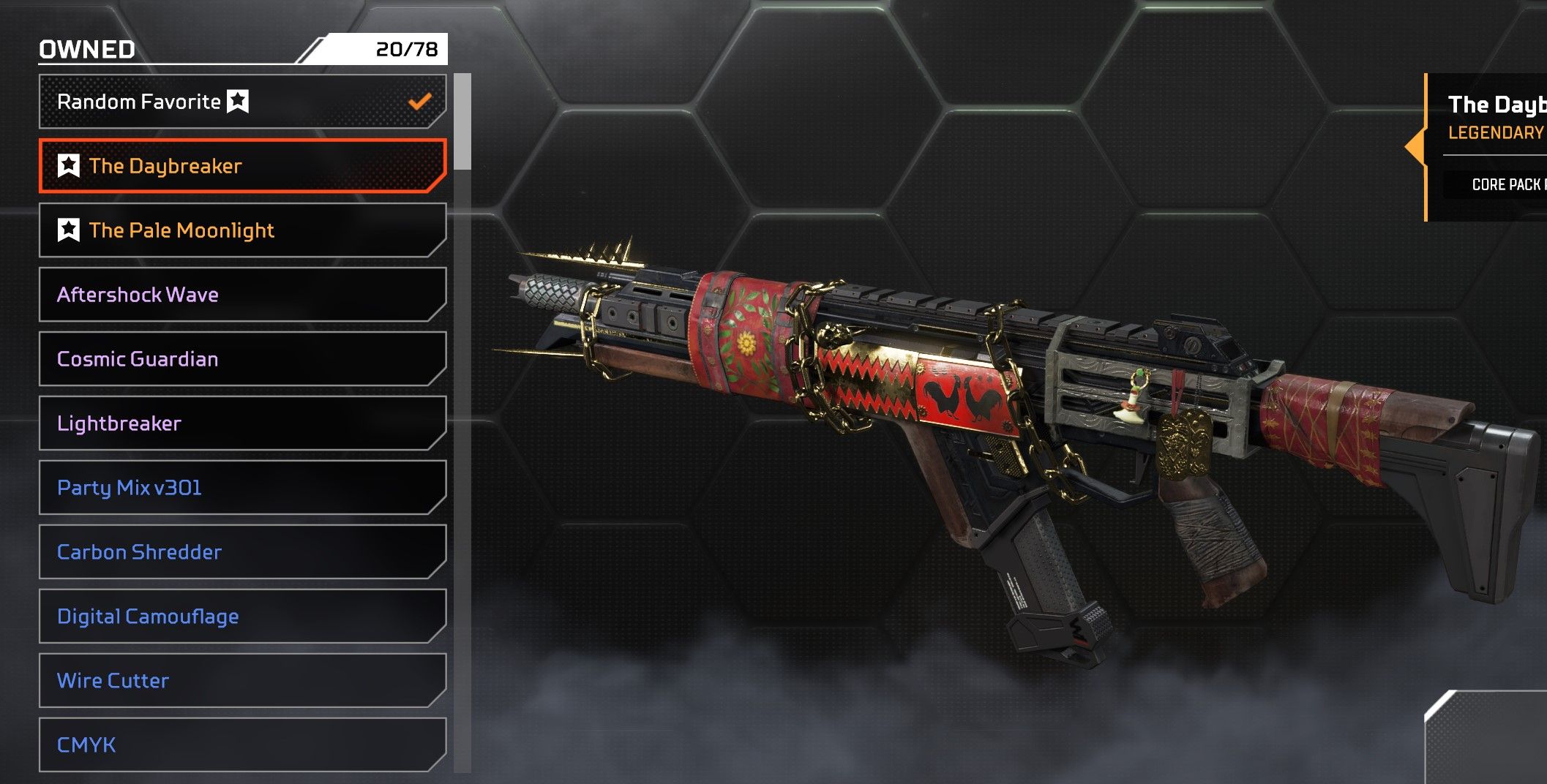Click the skin list scrollbar handle
Screen dimensions: 1547x784
(462, 121)
